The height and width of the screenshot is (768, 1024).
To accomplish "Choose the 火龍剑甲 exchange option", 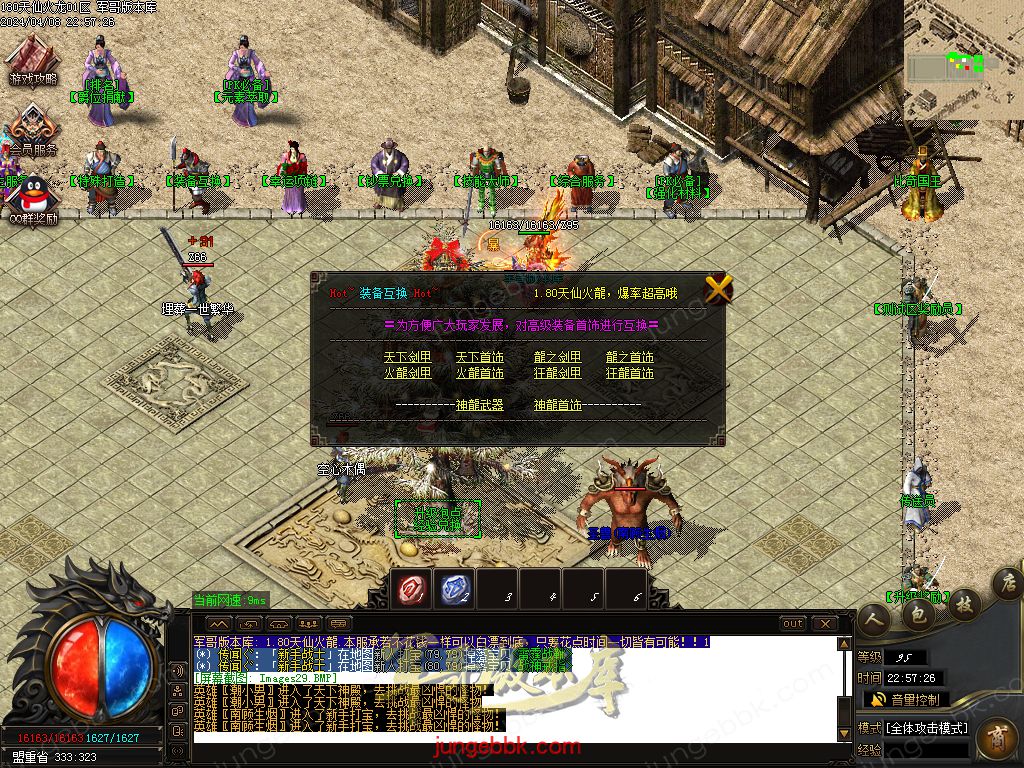I will pos(407,373).
